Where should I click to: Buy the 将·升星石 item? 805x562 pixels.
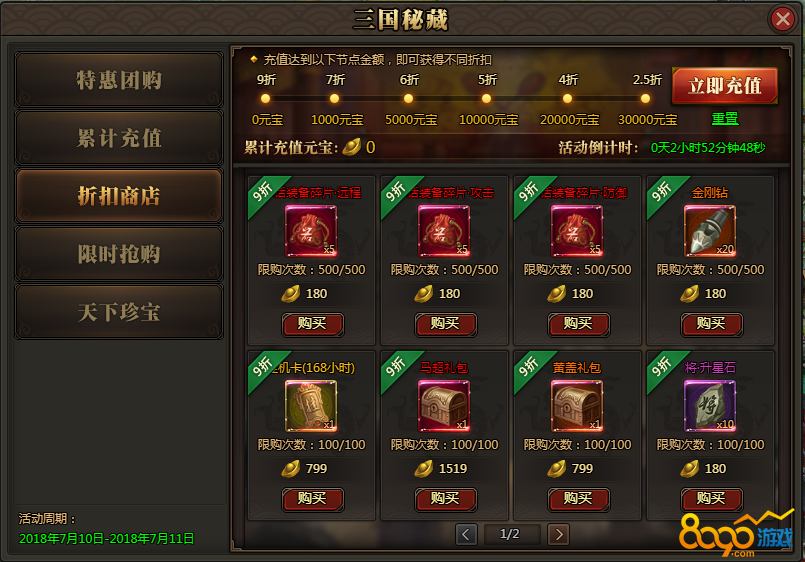[711, 498]
